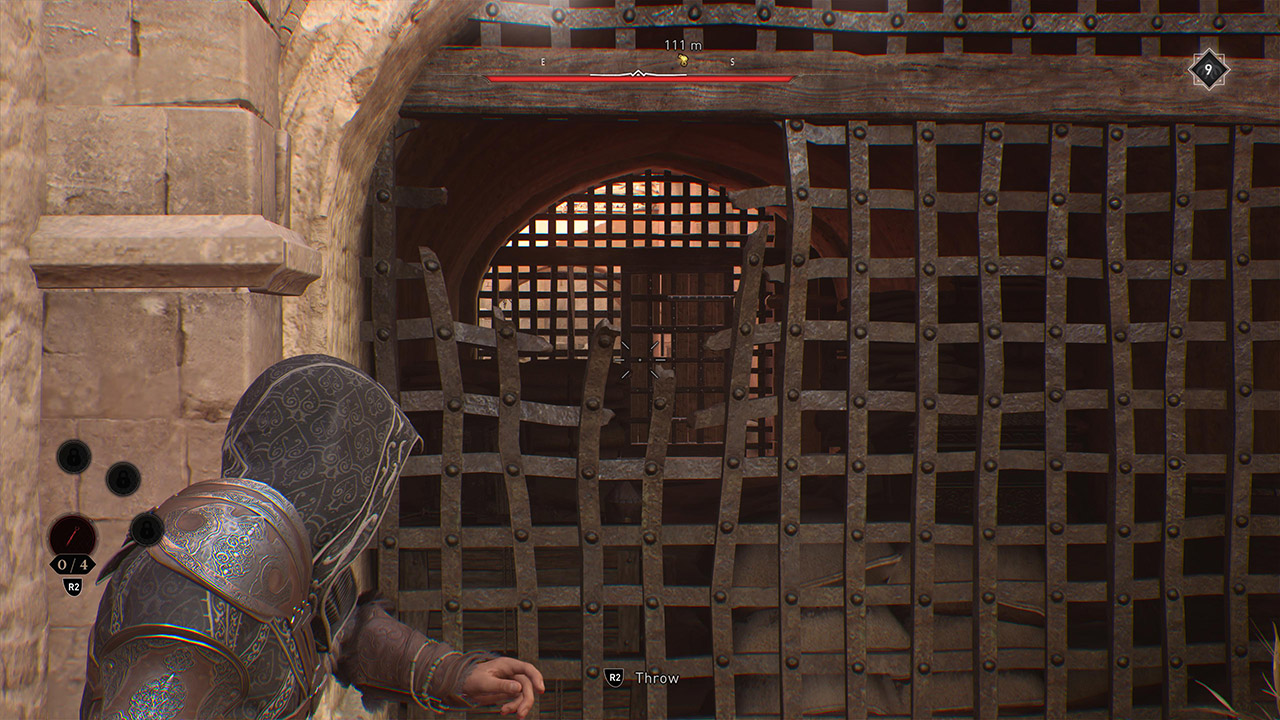Click the R2 prompt below the knife counter
The image size is (1280, 720).
(x=73, y=586)
